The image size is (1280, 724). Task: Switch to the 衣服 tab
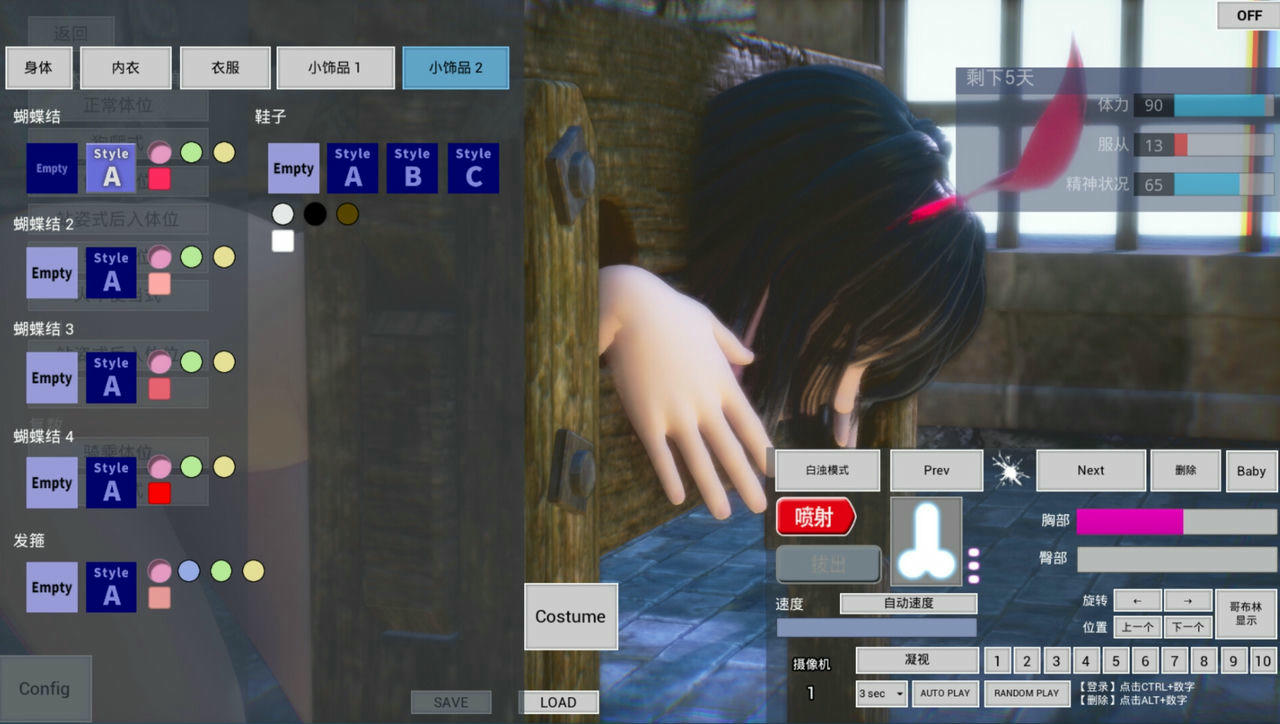click(x=225, y=68)
